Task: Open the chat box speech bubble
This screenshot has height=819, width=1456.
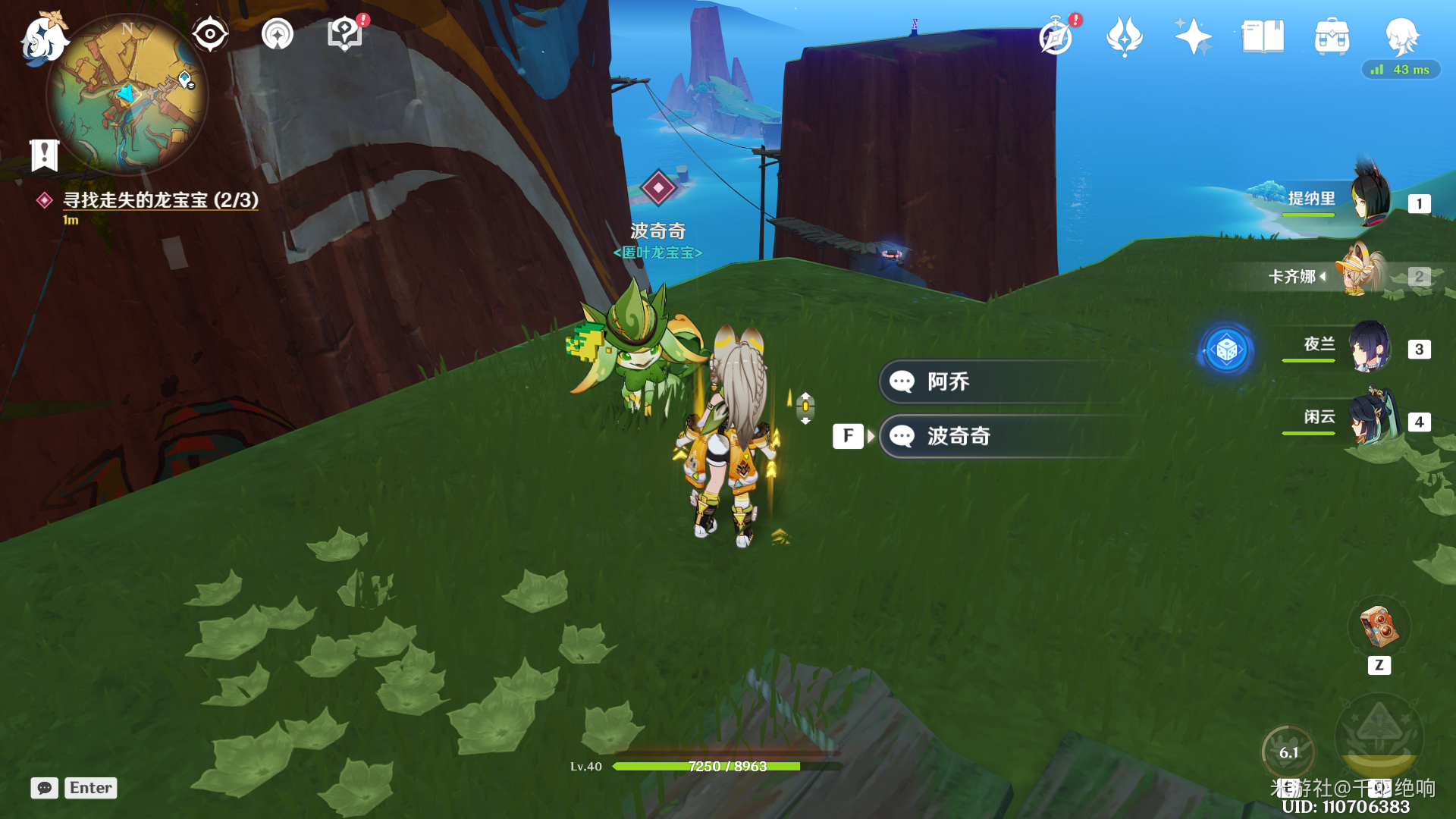Action: point(45,788)
